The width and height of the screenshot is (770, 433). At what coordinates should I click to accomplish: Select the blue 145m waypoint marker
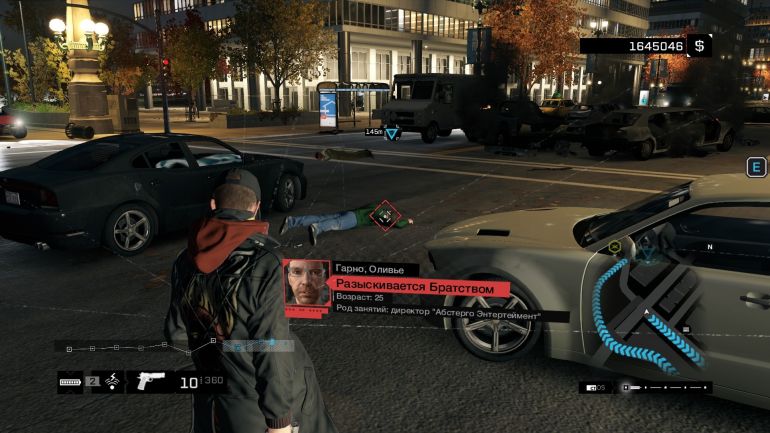392,132
